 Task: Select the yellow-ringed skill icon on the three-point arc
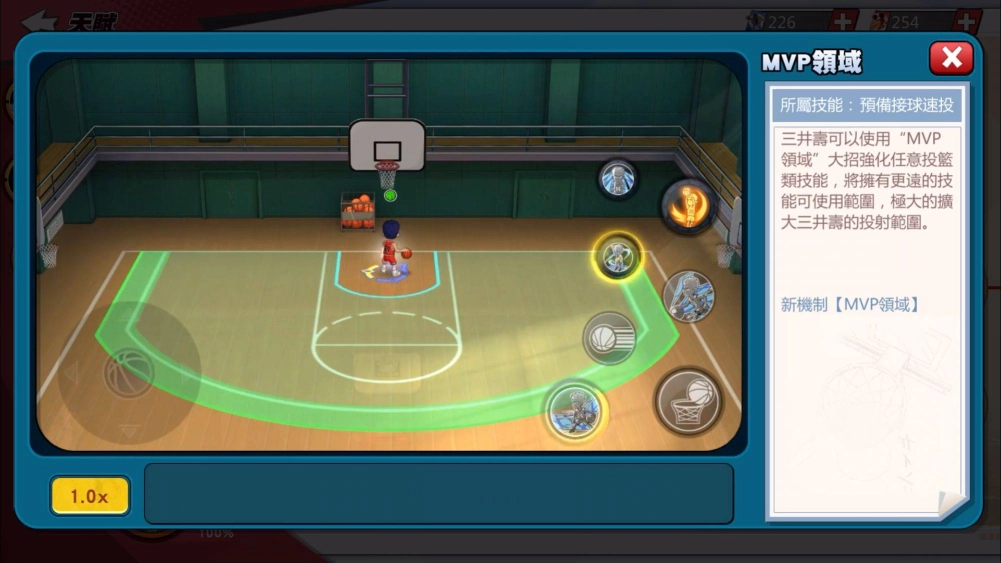coord(618,256)
